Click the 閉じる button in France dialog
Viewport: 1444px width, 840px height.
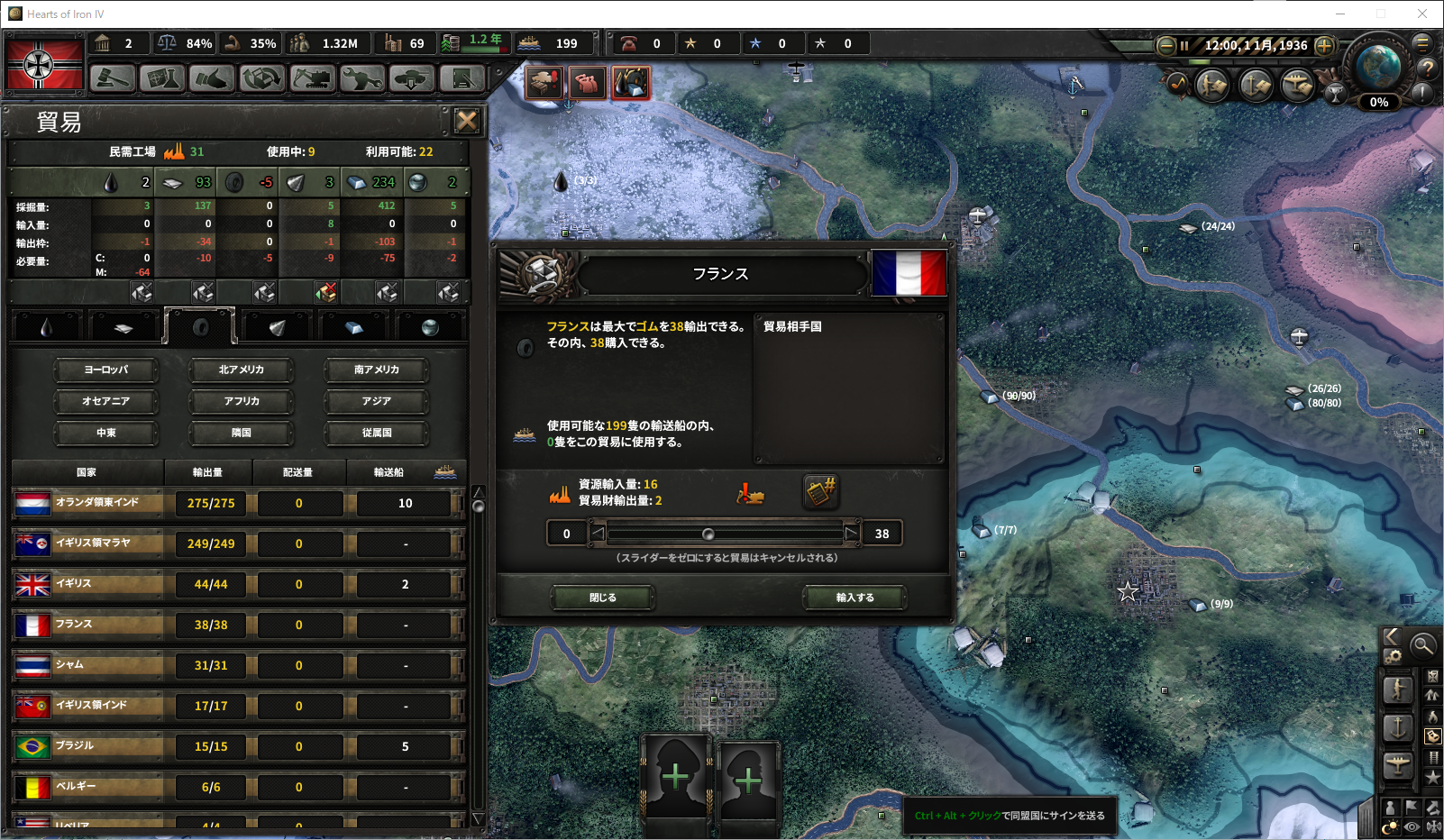[603, 598]
